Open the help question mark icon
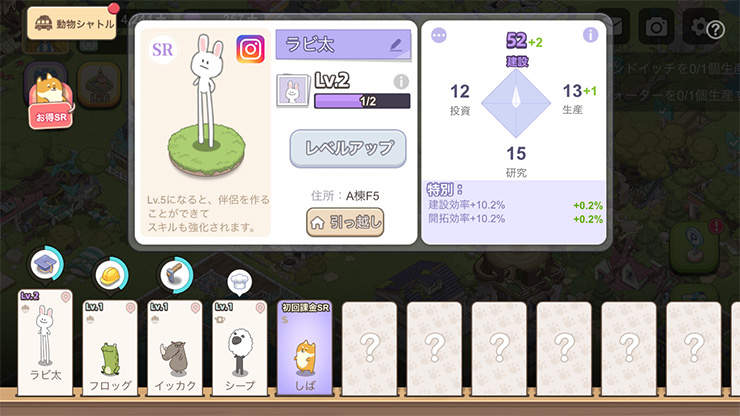The image size is (740, 416). (x=715, y=29)
